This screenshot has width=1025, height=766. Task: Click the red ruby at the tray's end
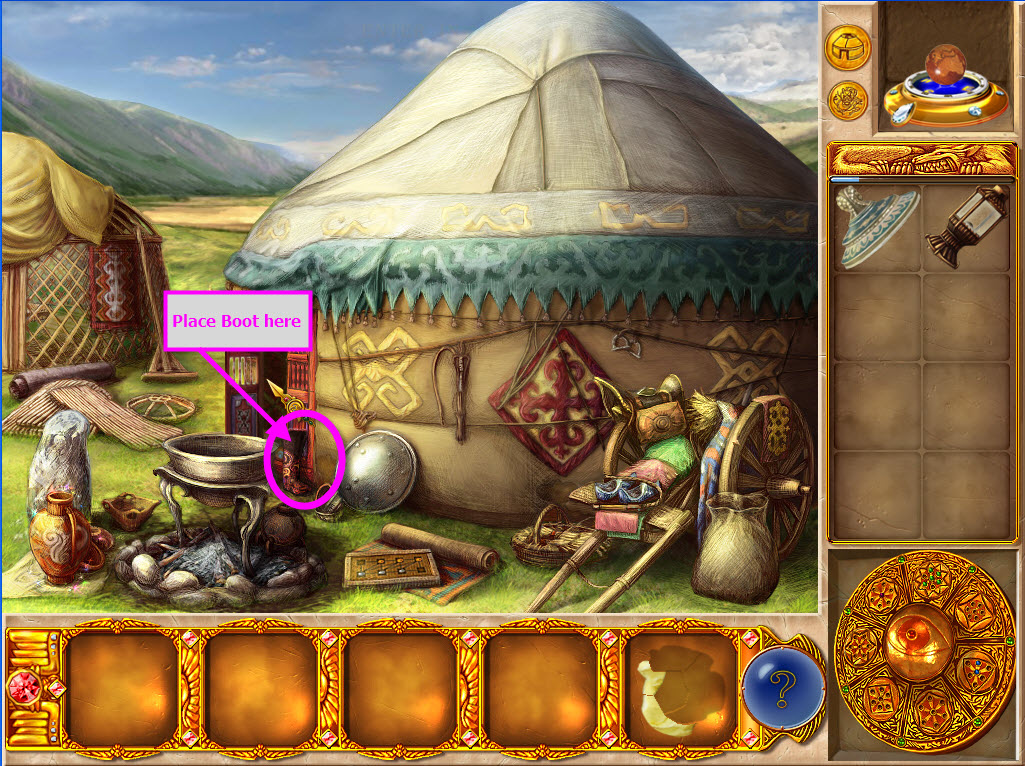(x=22, y=688)
